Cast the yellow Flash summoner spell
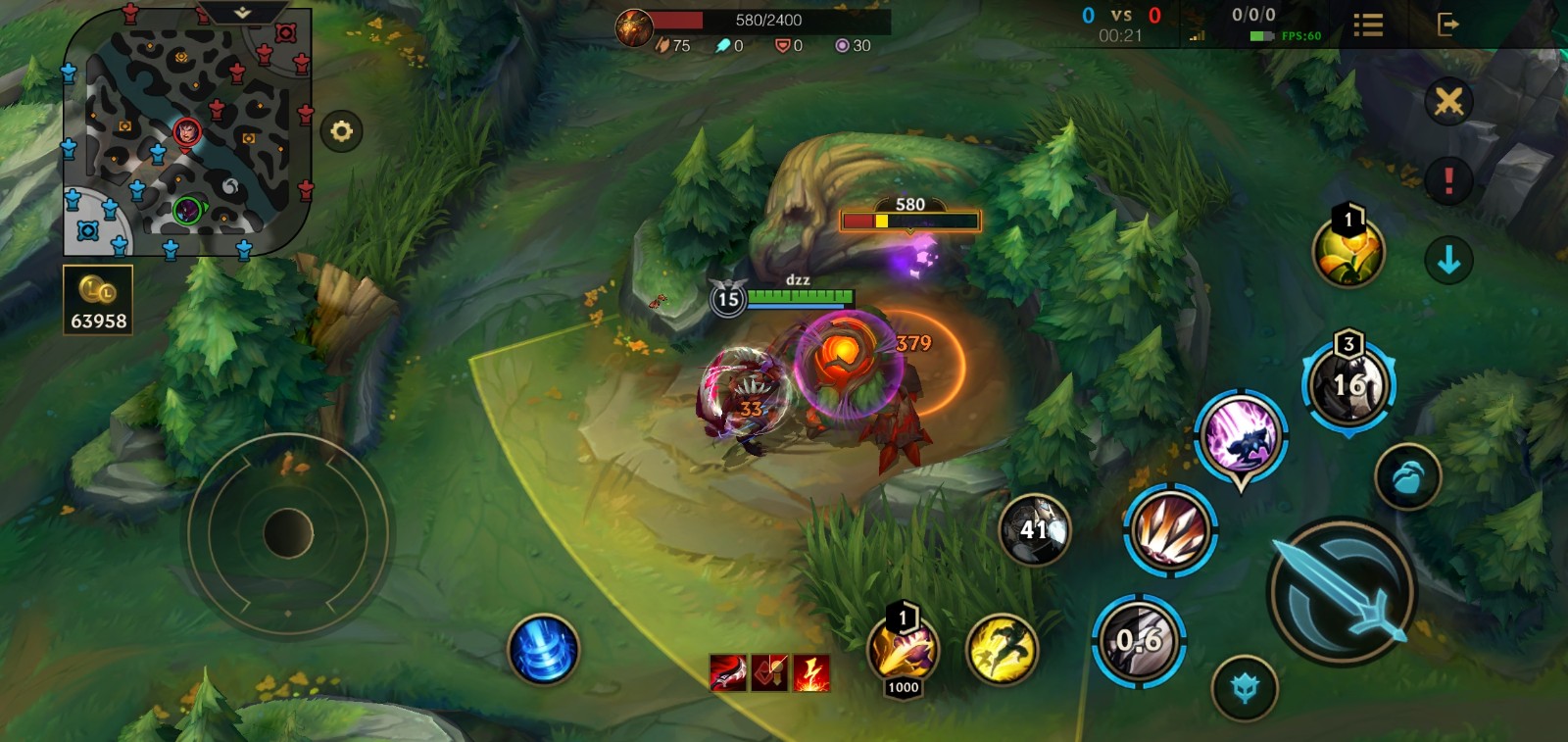The height and width of the screenshot is (742, 1568). 1002,650
